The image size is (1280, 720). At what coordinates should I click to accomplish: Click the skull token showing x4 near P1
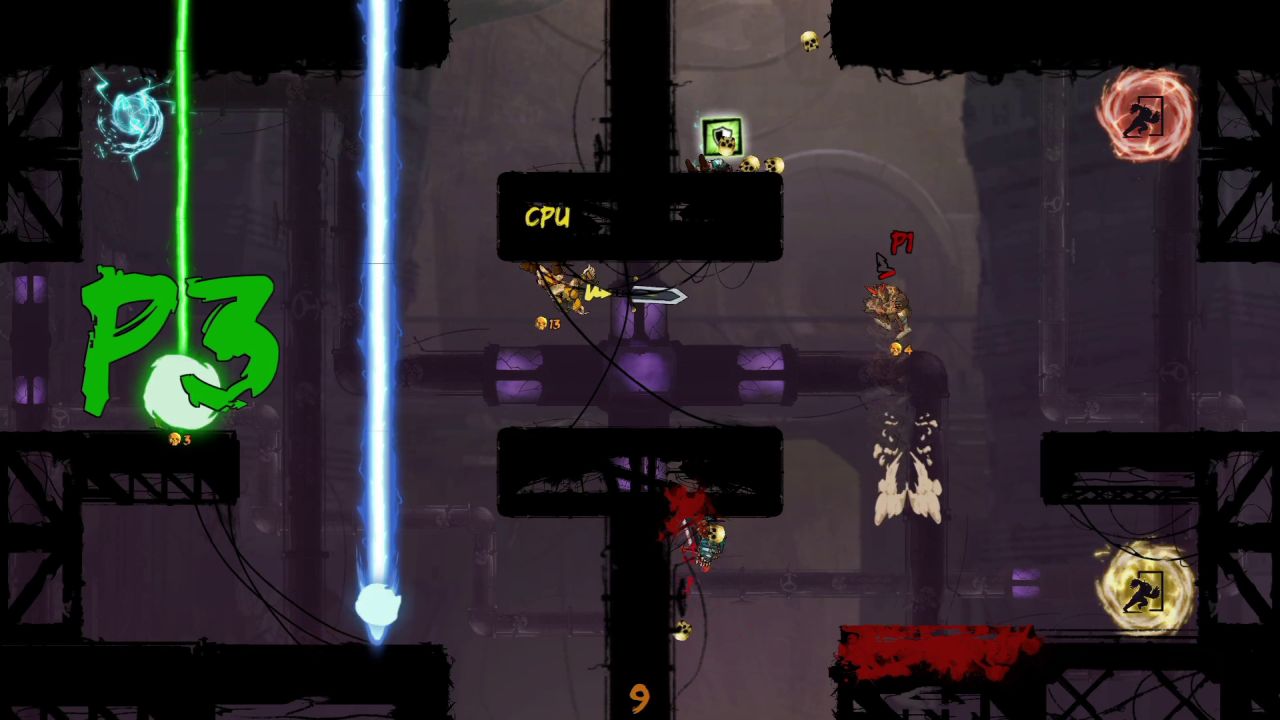point(894,350)
